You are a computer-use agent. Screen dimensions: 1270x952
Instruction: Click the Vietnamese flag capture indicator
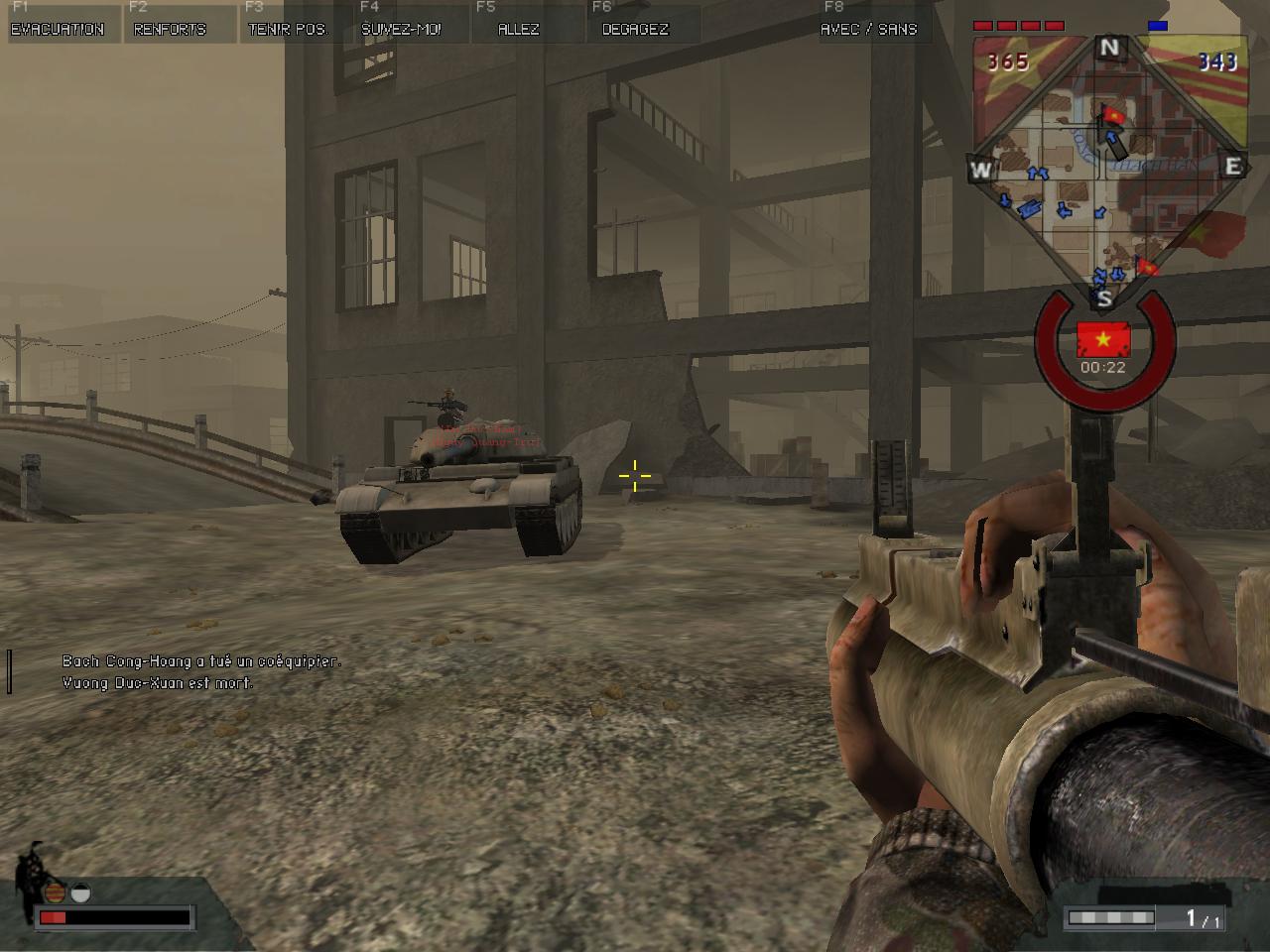[1103, 340]
